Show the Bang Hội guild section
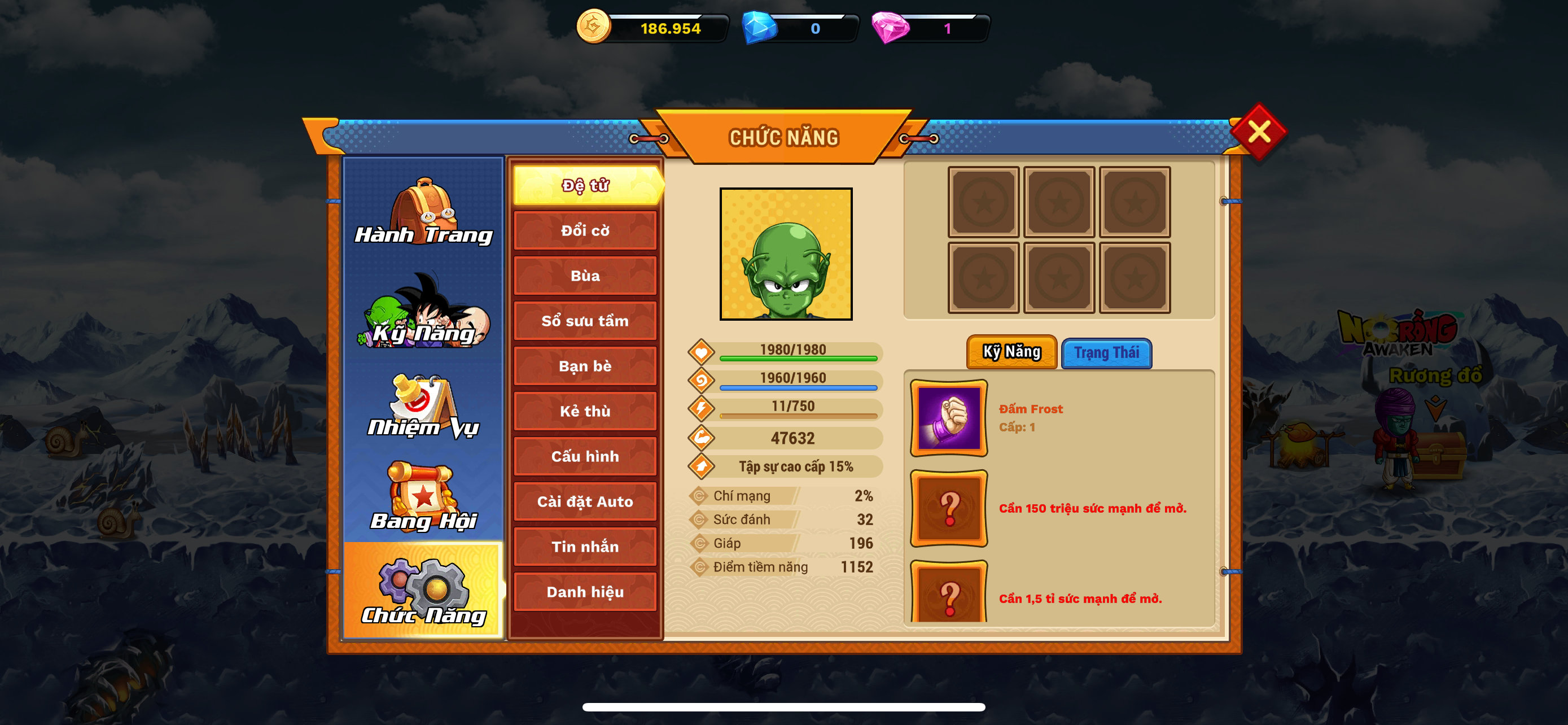 click(424, 497)
